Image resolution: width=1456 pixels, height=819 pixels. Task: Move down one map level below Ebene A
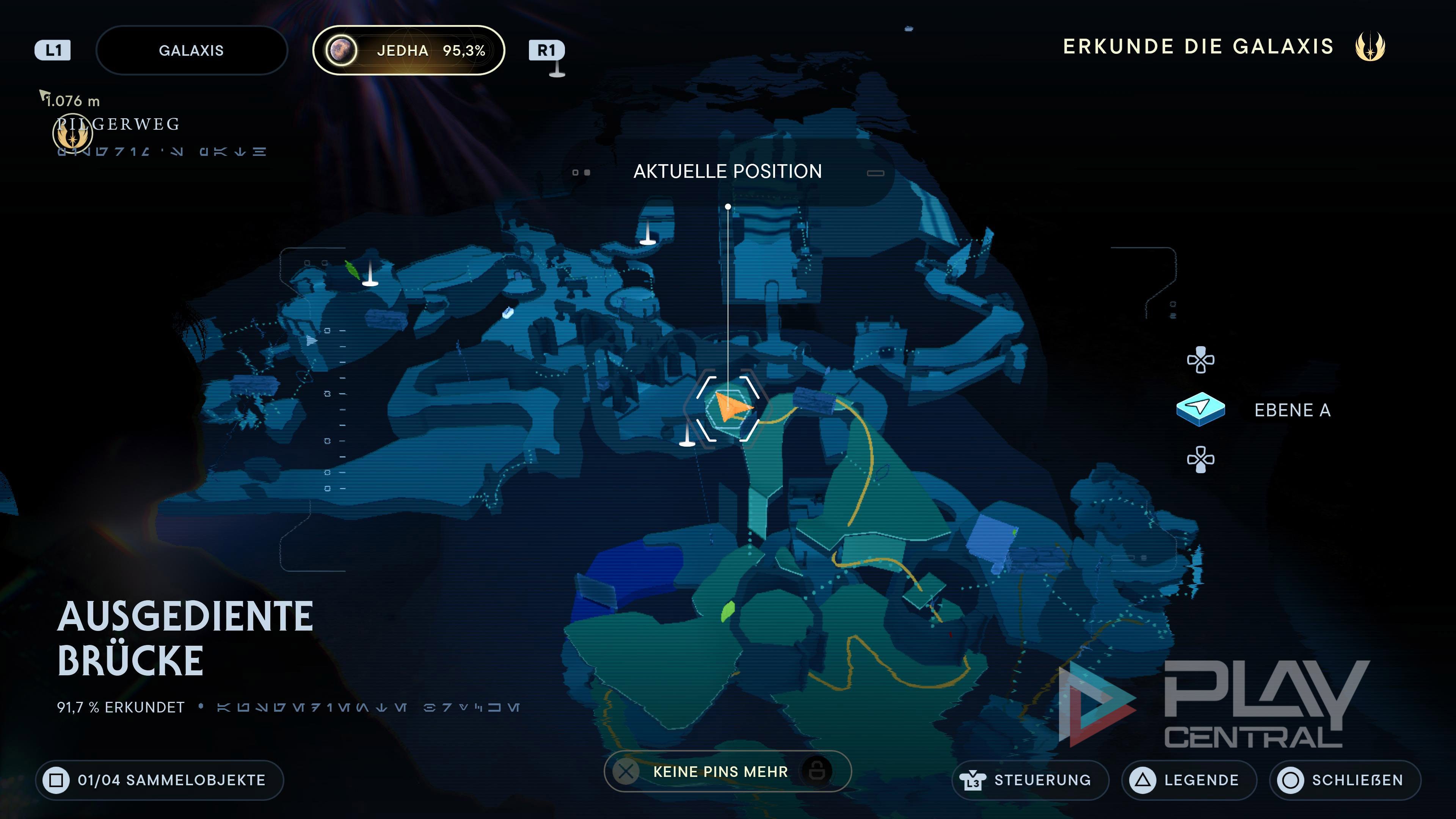[x=1200, y=459]
